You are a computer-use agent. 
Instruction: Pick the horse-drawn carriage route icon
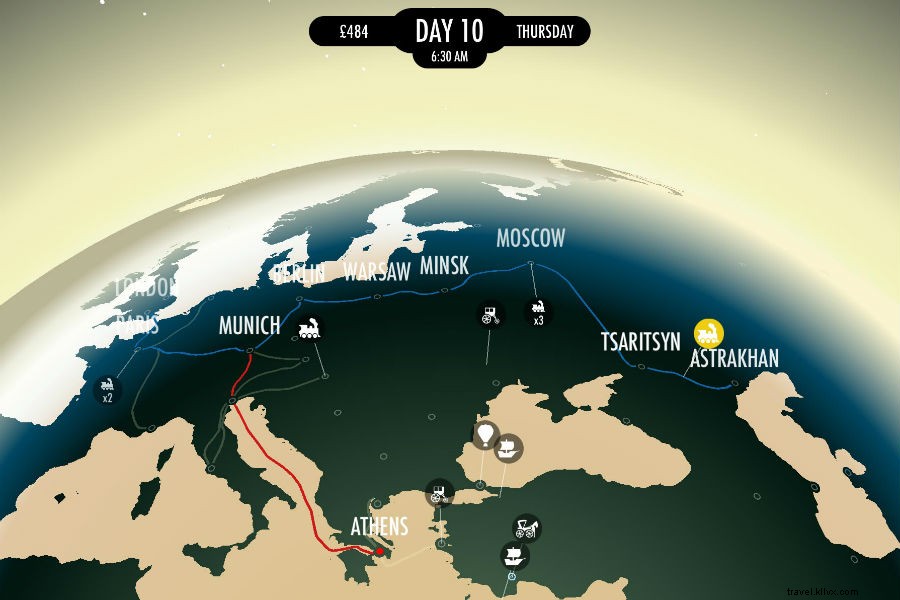(527, 527)
